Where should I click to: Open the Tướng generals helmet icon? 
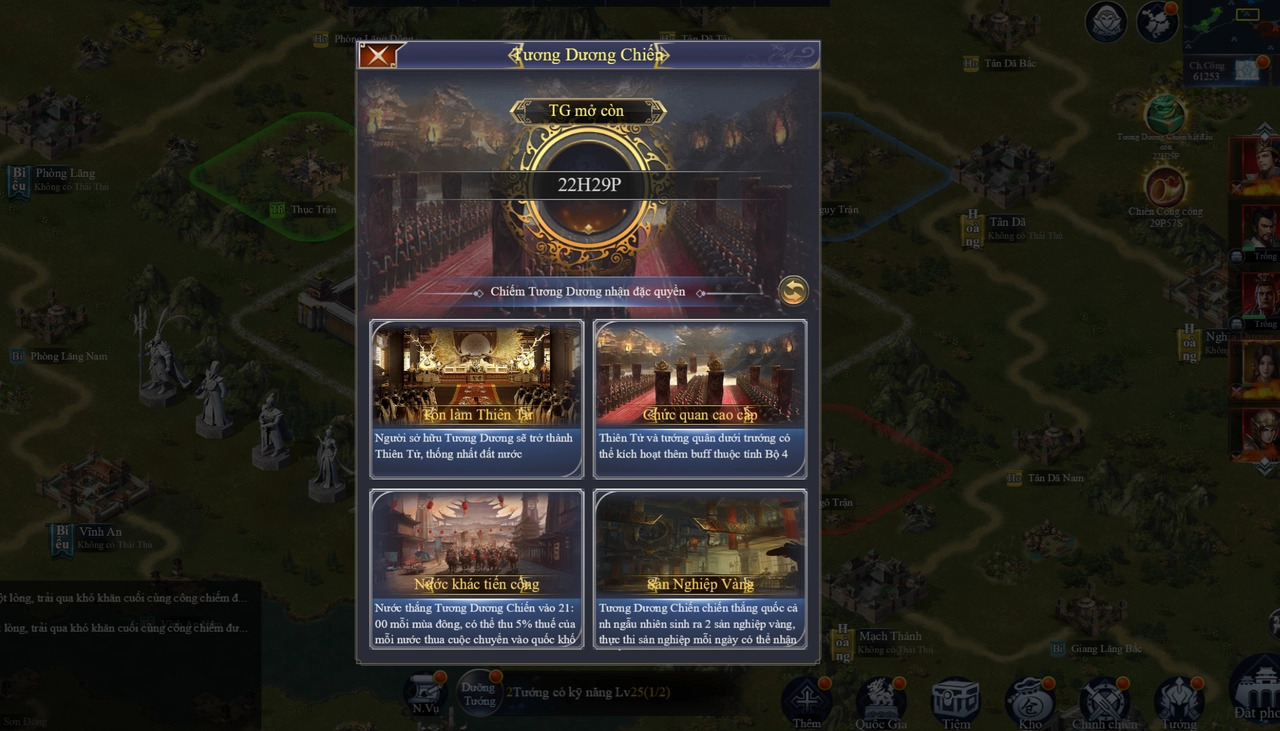point(1179,700)
